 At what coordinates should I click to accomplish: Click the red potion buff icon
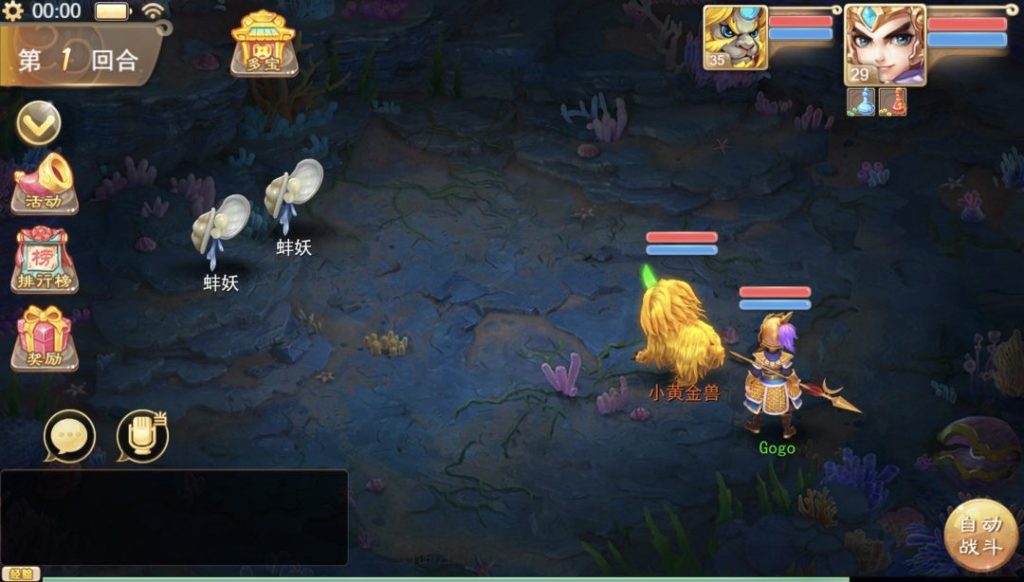click(892, 102)
